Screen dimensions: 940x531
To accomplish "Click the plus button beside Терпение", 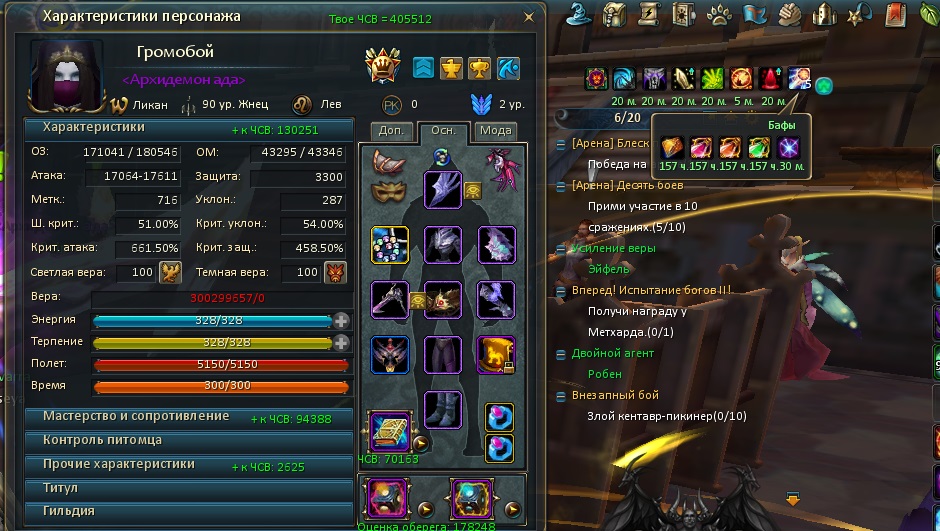I will [342, 342].
